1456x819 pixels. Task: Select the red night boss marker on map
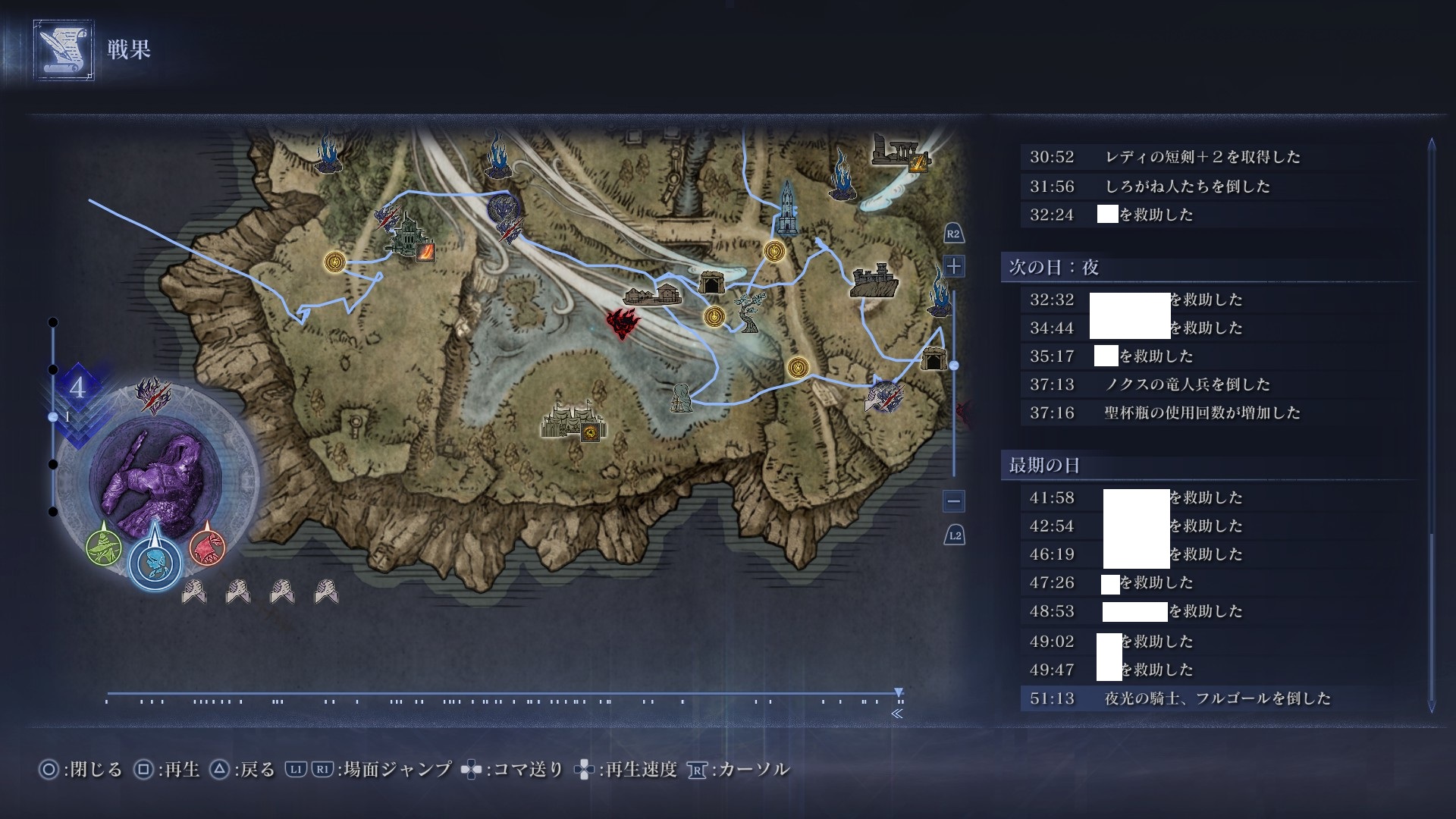tap(623, 325)
